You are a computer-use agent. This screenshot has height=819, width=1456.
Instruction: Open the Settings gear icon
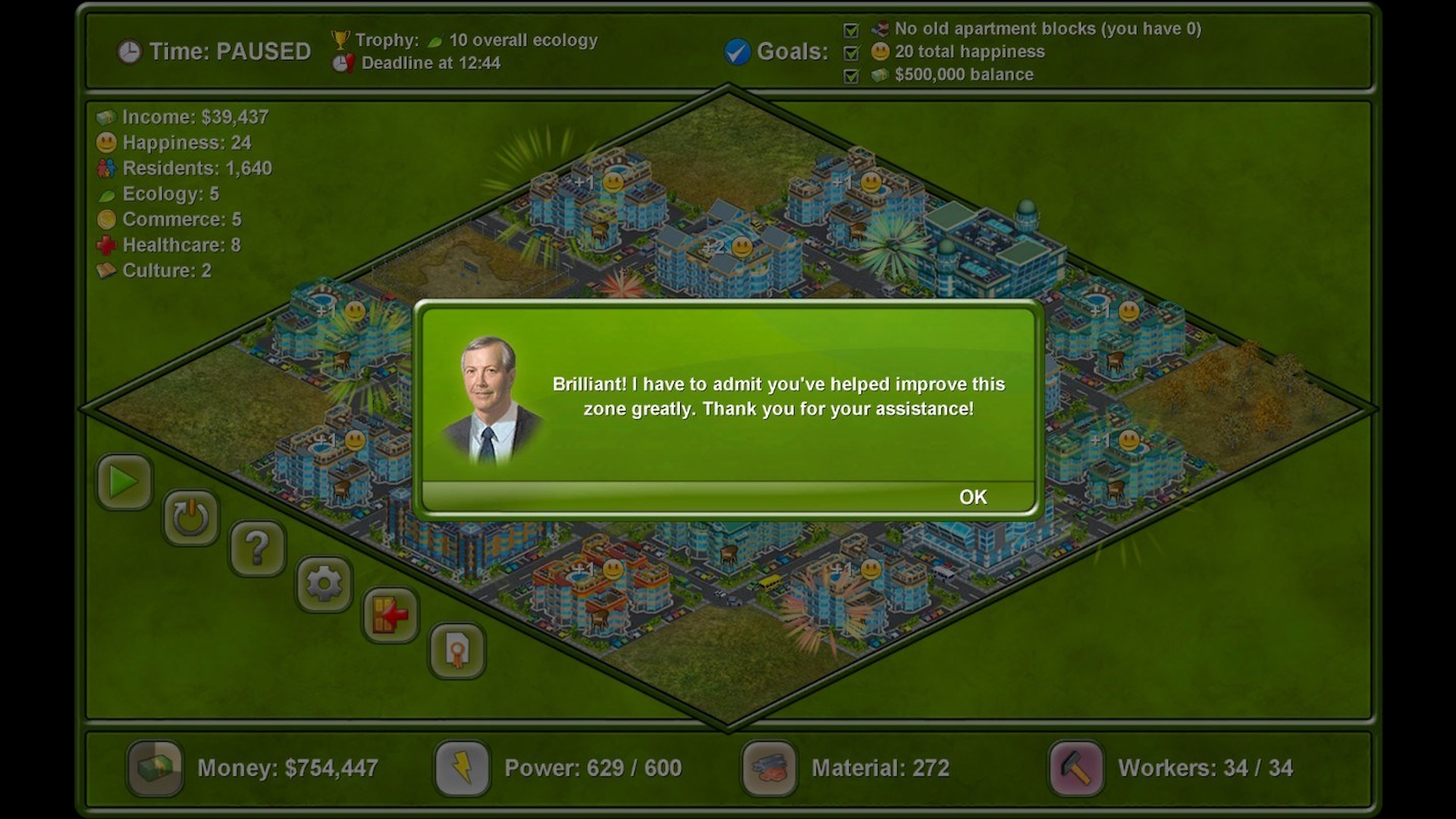coord(323,582)
